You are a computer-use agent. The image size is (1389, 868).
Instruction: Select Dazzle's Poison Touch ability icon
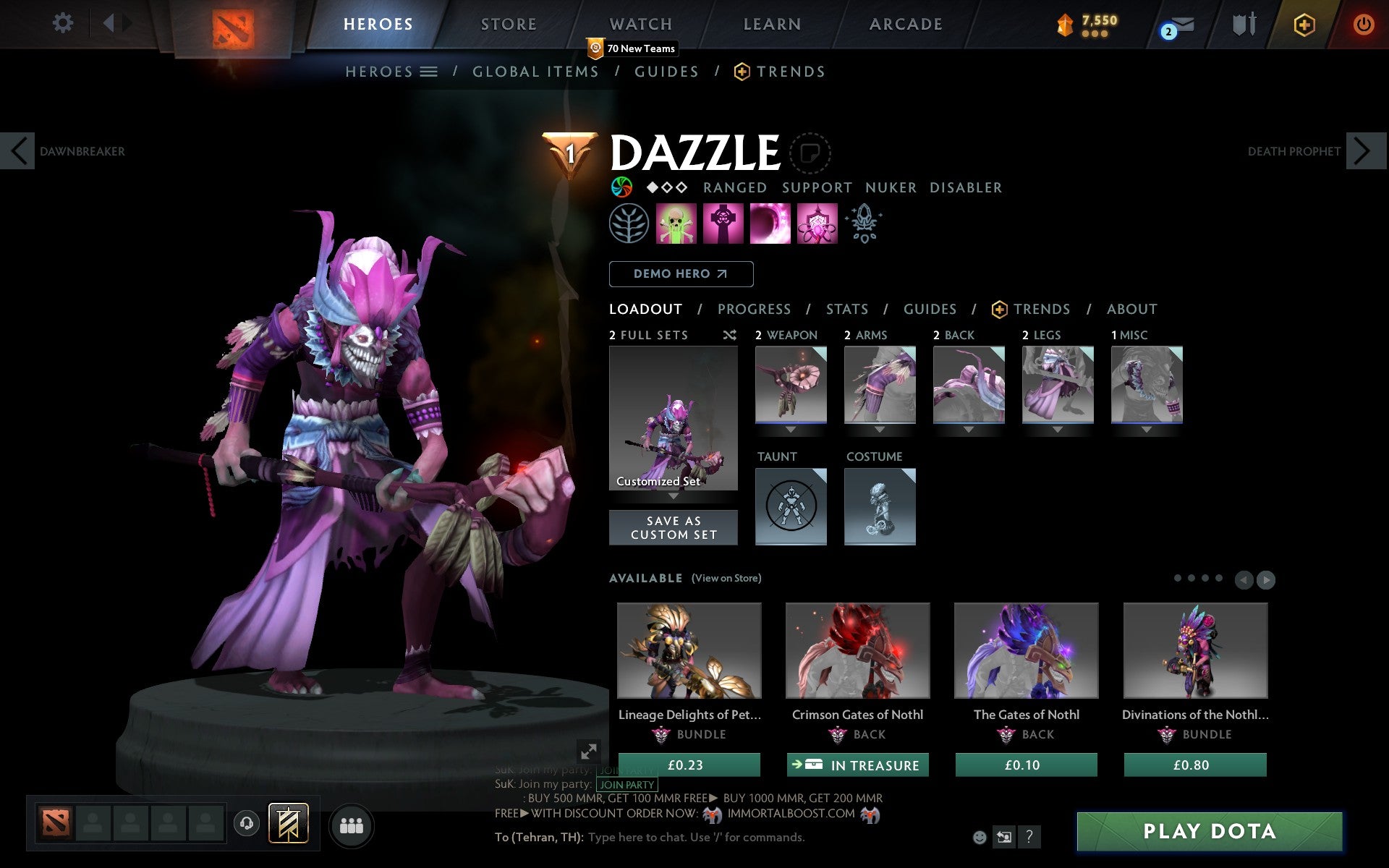pyautogui.click(x=676, y=224)
